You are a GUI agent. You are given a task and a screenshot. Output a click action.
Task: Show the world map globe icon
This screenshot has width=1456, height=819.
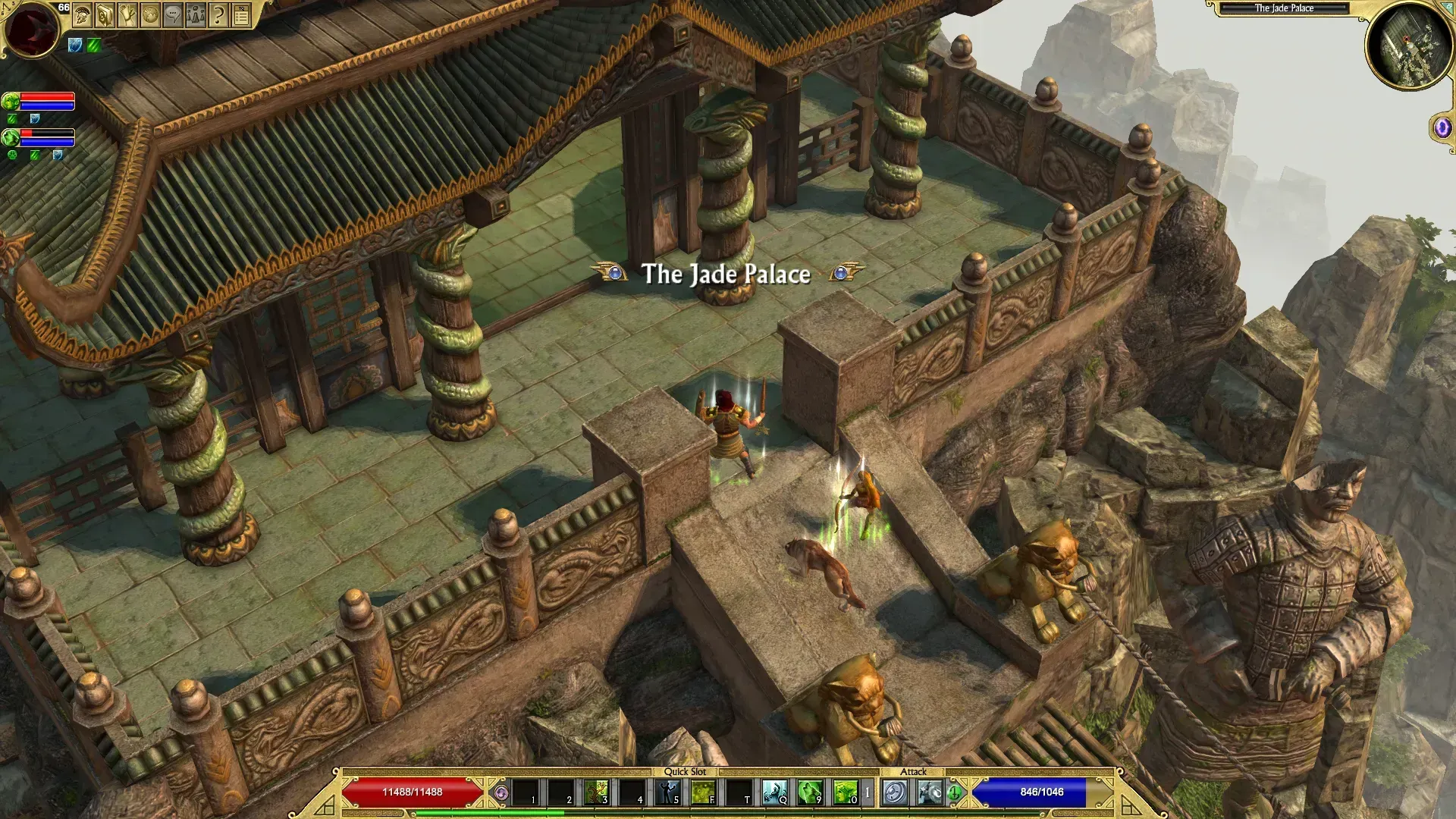pos(150,15)
